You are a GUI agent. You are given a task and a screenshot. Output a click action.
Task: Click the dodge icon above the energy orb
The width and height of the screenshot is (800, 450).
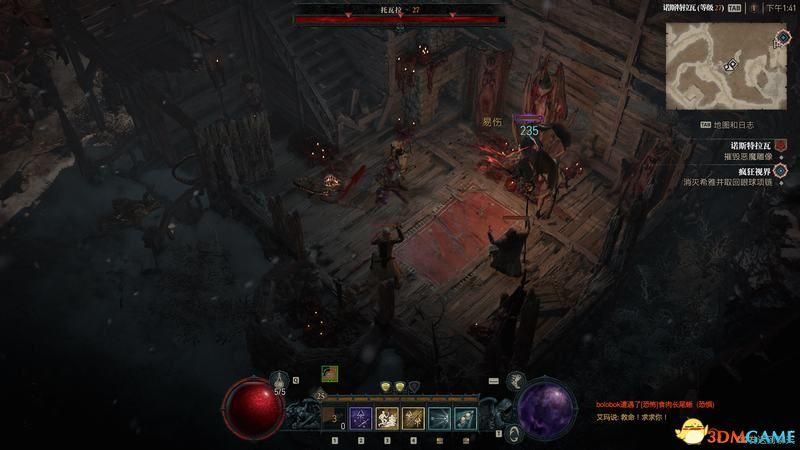(517, 380)
